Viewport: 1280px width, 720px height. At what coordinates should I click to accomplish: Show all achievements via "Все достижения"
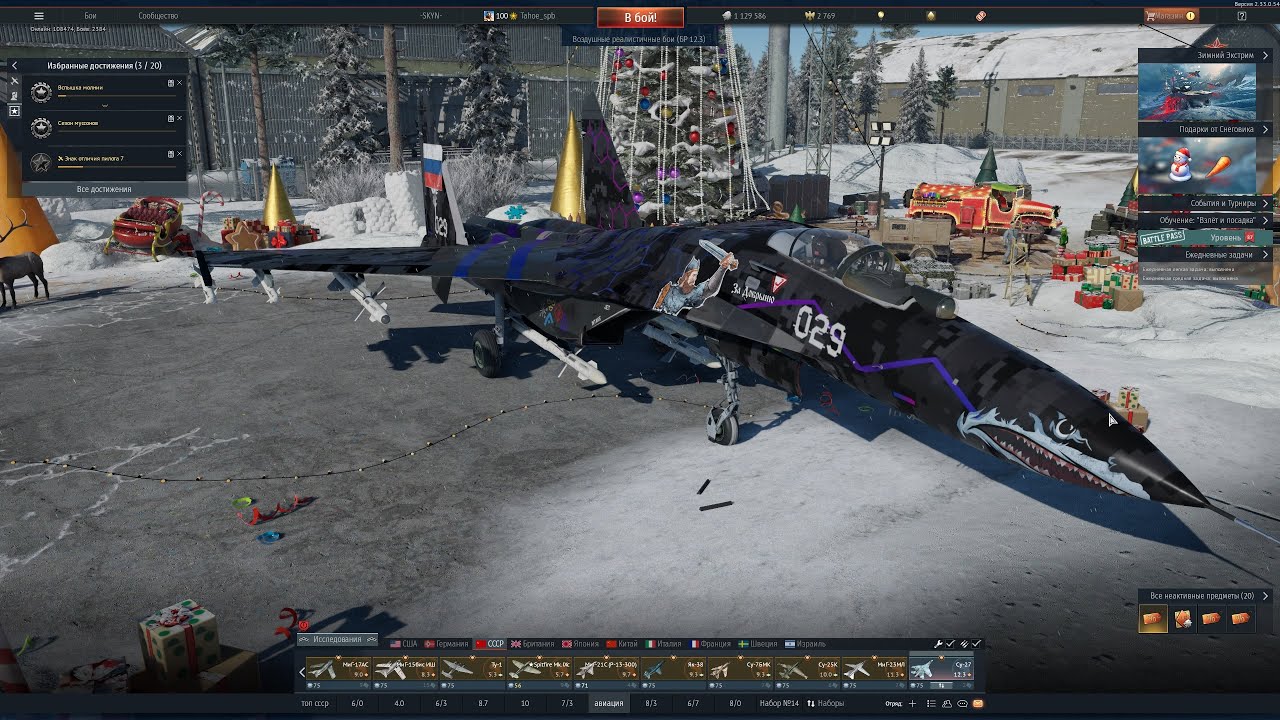[104, 189]
